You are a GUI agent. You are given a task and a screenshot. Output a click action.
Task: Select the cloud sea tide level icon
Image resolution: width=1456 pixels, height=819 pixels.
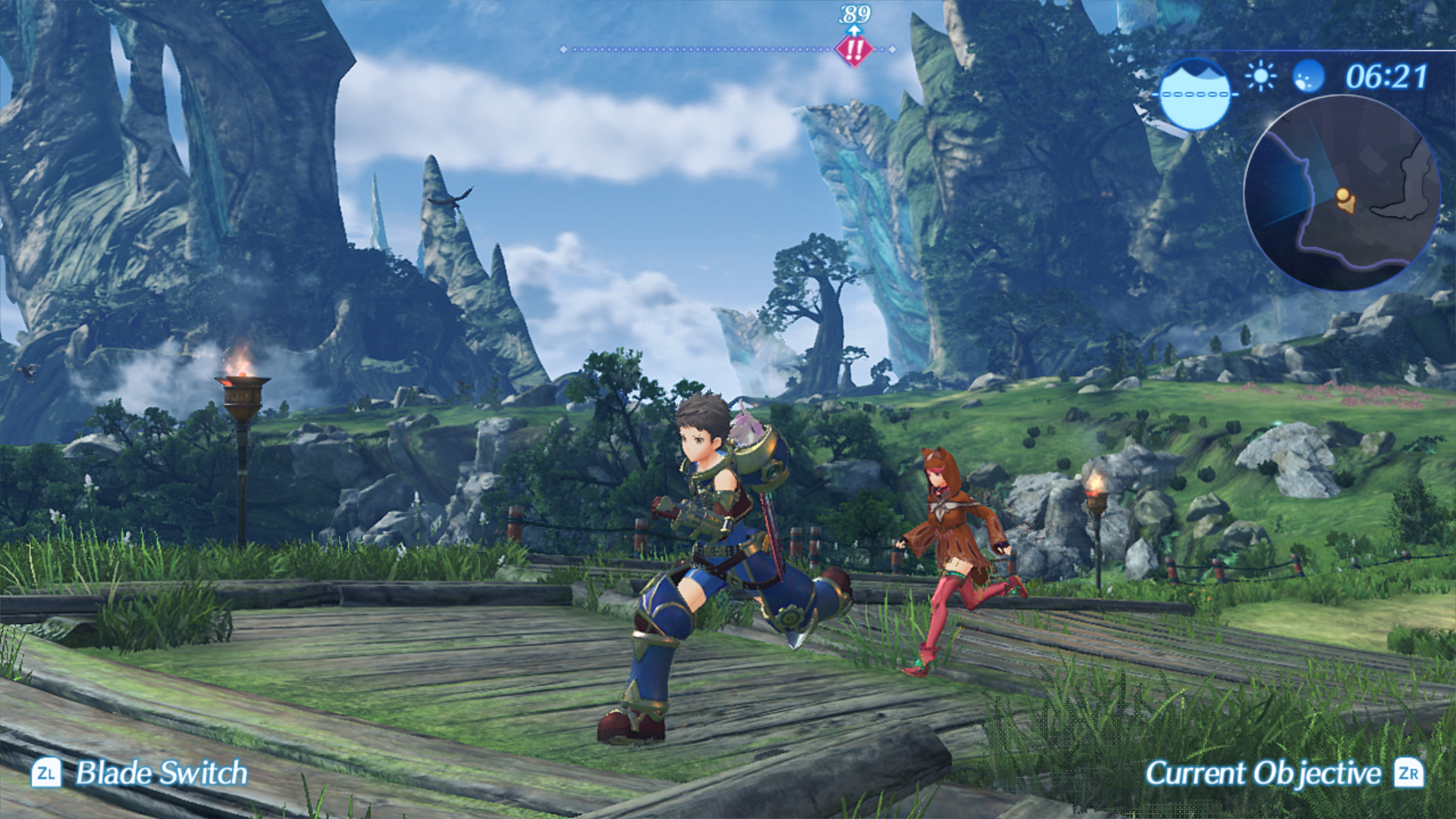click(1195, 94)
